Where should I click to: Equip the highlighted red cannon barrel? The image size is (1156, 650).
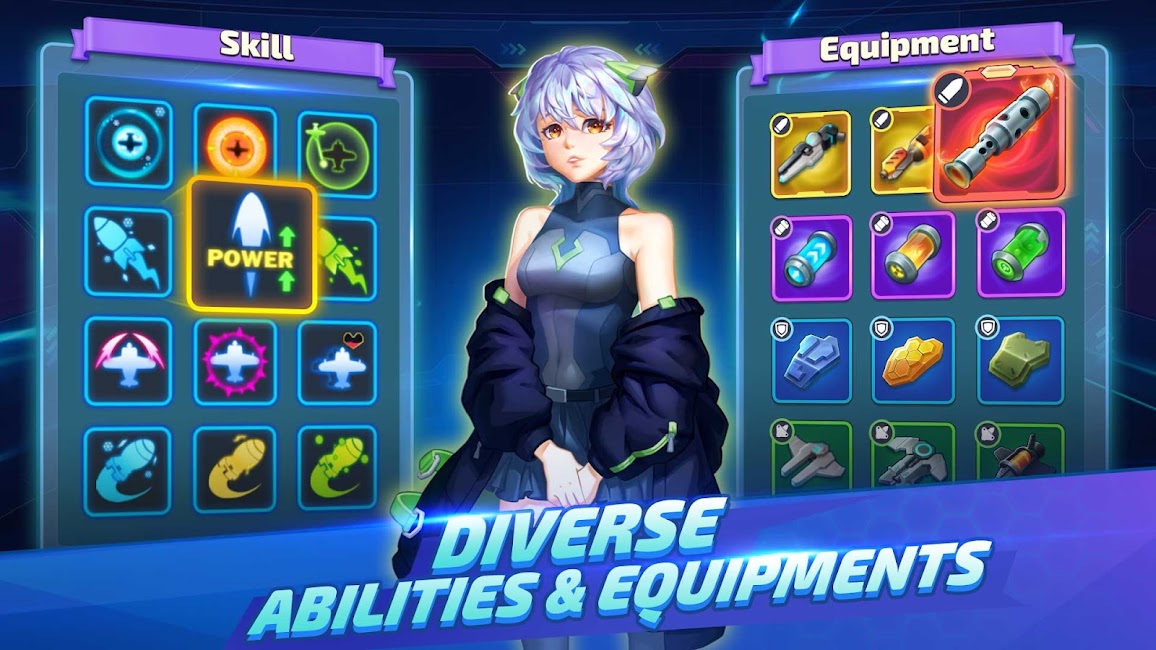click(997, 136)
